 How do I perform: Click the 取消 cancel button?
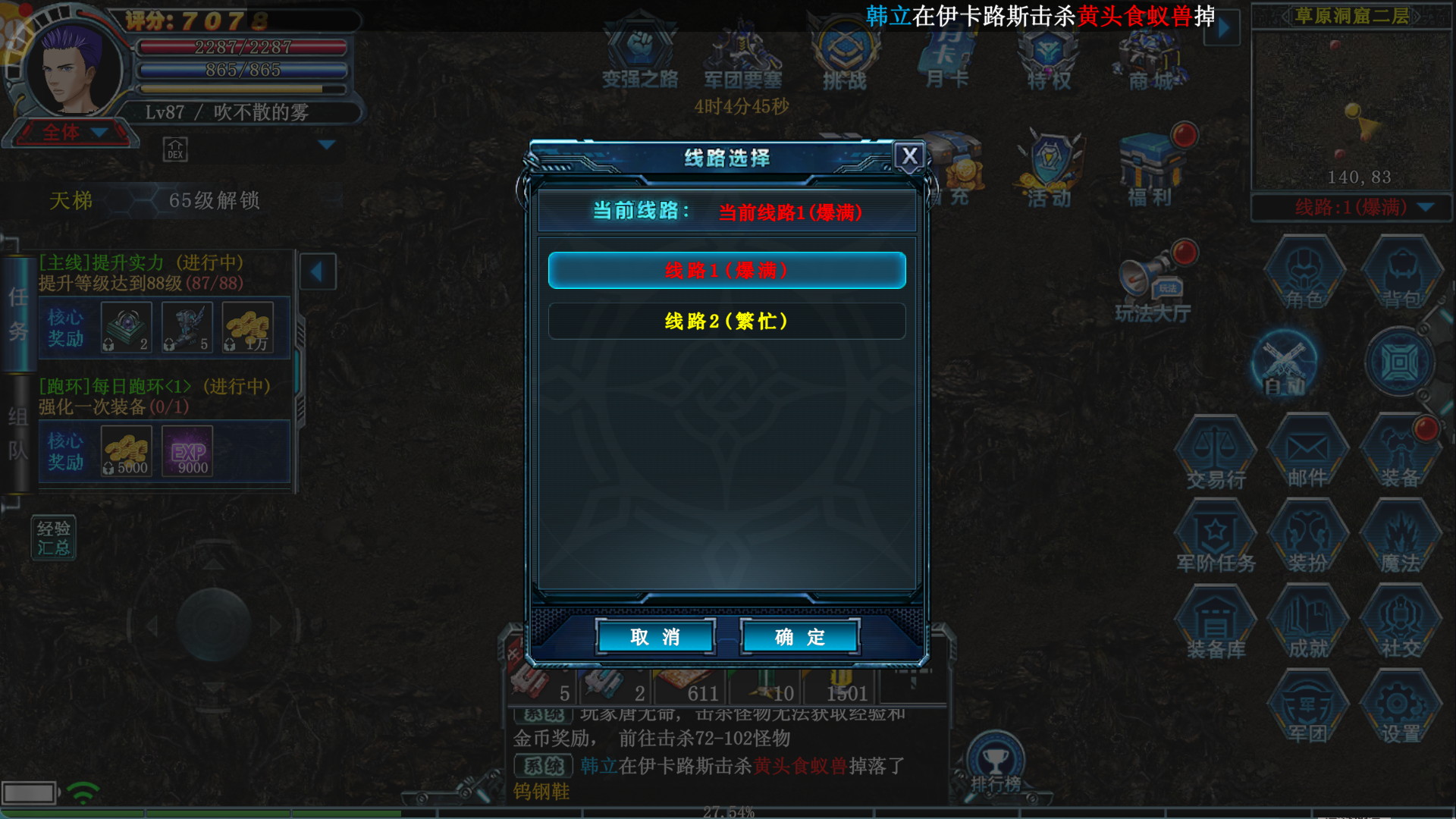(x=655, y=637)
